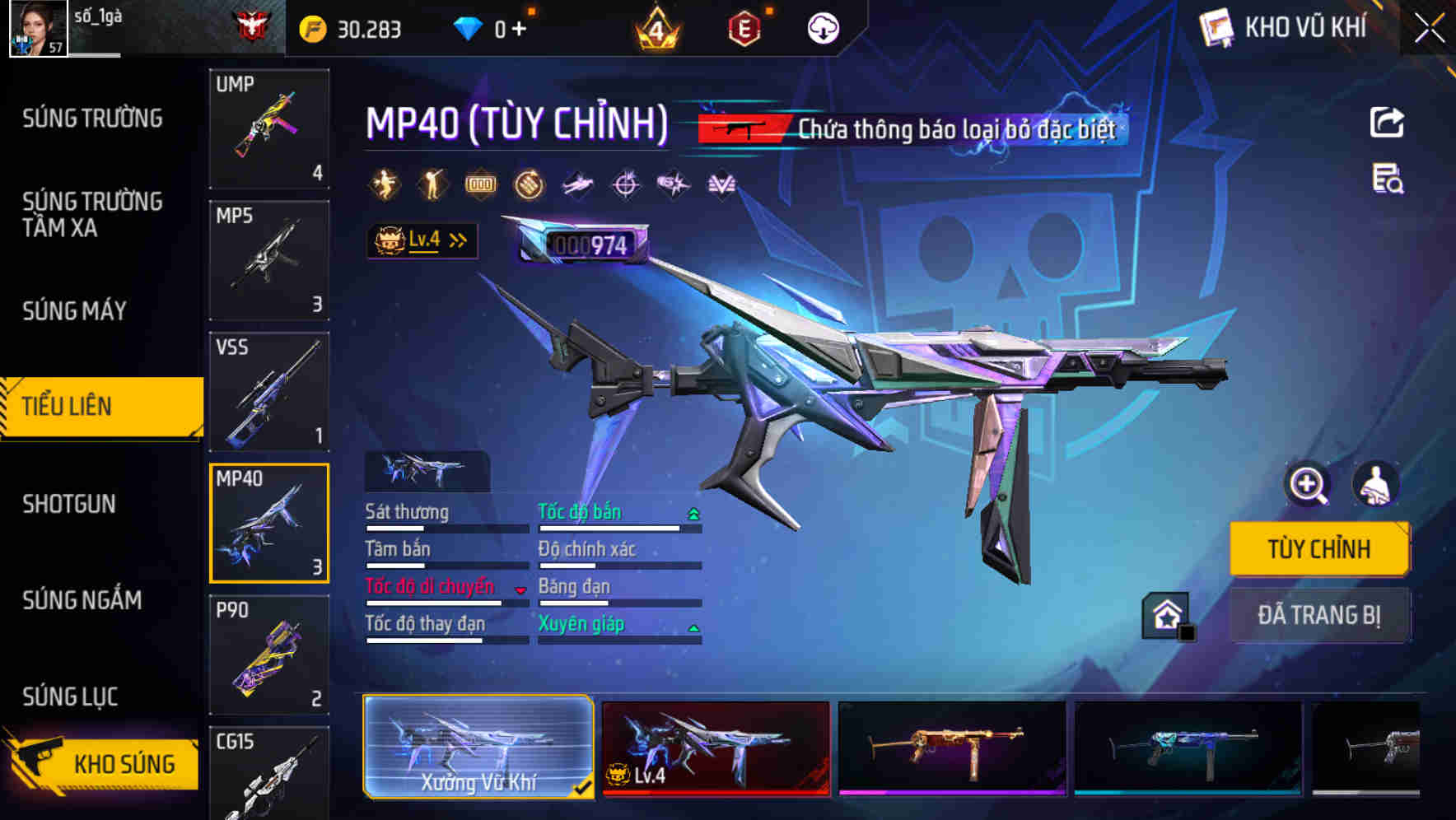Open the Tốc độ bắn stat increase indicator
This screenshot has width=1456, height=820.
pyautogui.click(x=694, y=512)
